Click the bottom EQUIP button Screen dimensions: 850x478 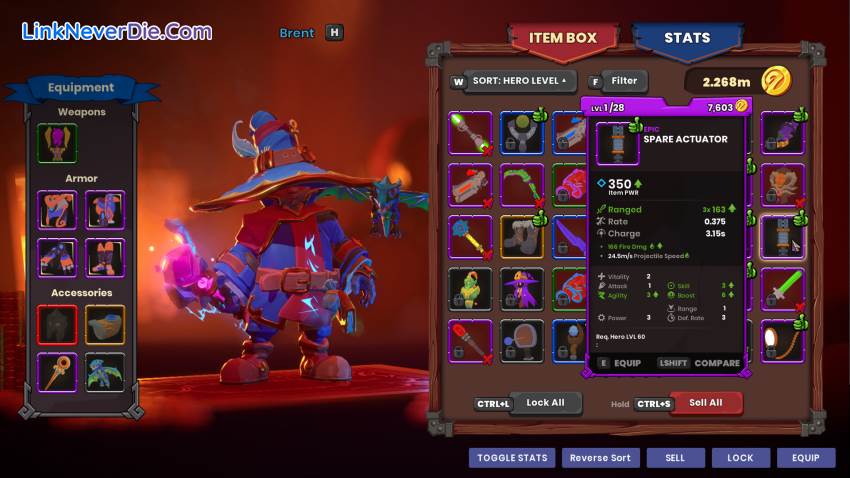click(x=805, y=458)
